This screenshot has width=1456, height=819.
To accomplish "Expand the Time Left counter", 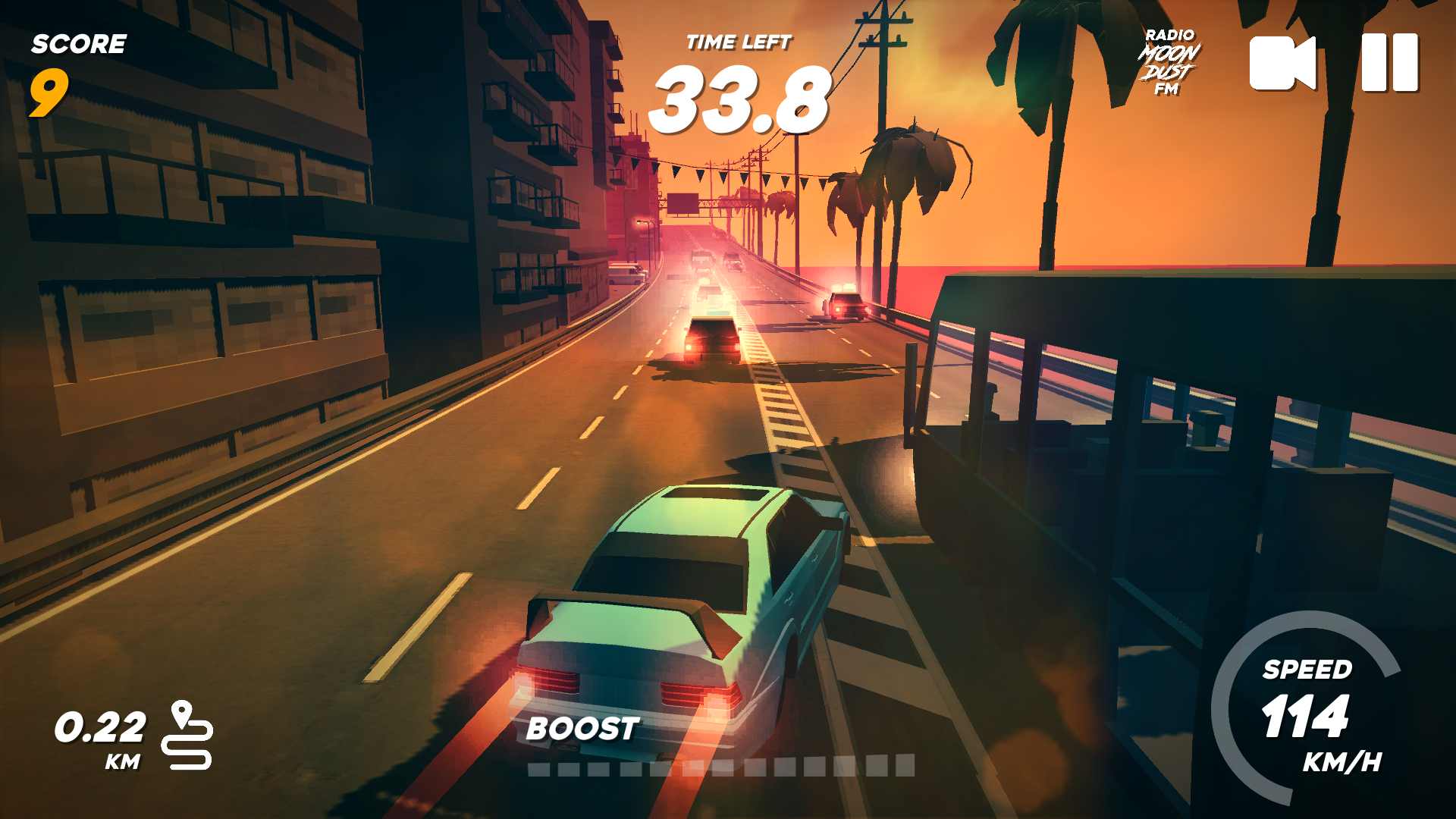I will click(x=739, y=99).
